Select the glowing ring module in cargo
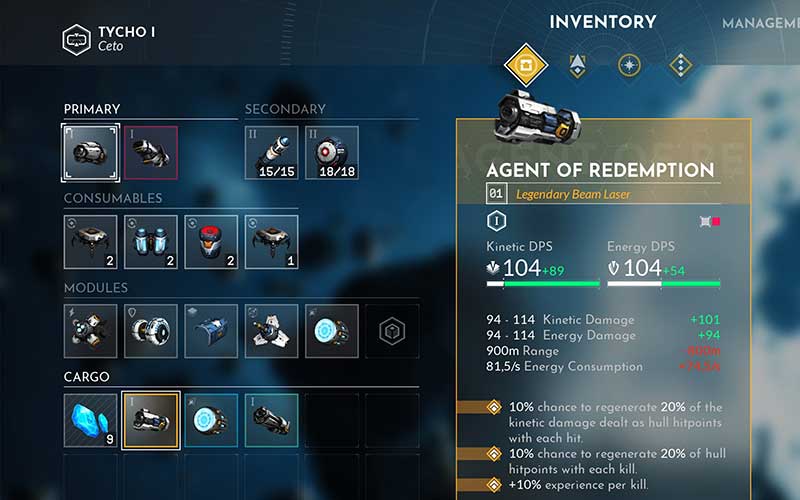The width and height of the screenshot is (800, 500). [x=211, y=421]
